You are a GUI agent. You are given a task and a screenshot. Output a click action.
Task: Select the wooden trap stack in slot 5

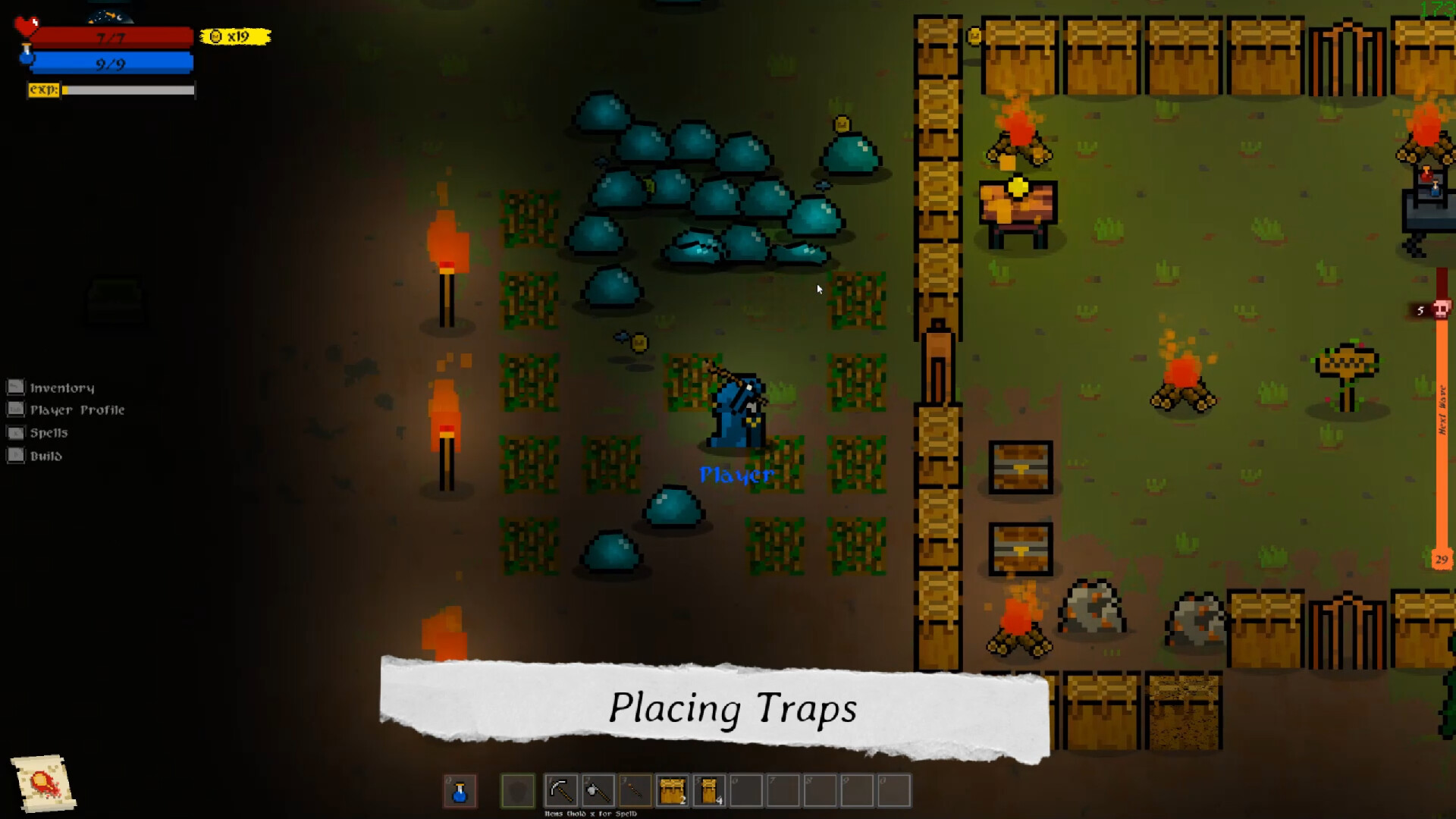coord(710,790)
